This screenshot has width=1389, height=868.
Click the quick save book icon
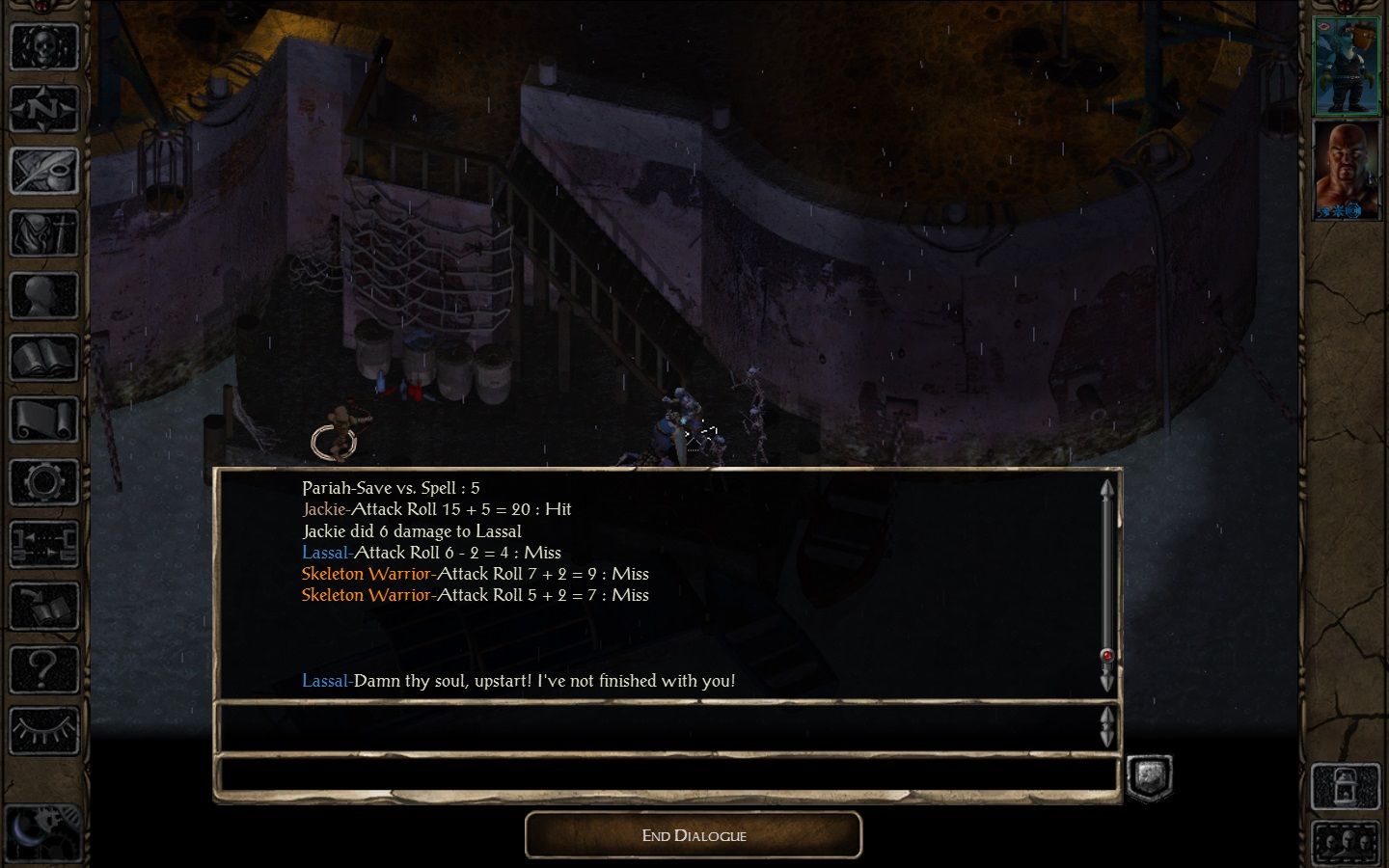click(44, 608)
